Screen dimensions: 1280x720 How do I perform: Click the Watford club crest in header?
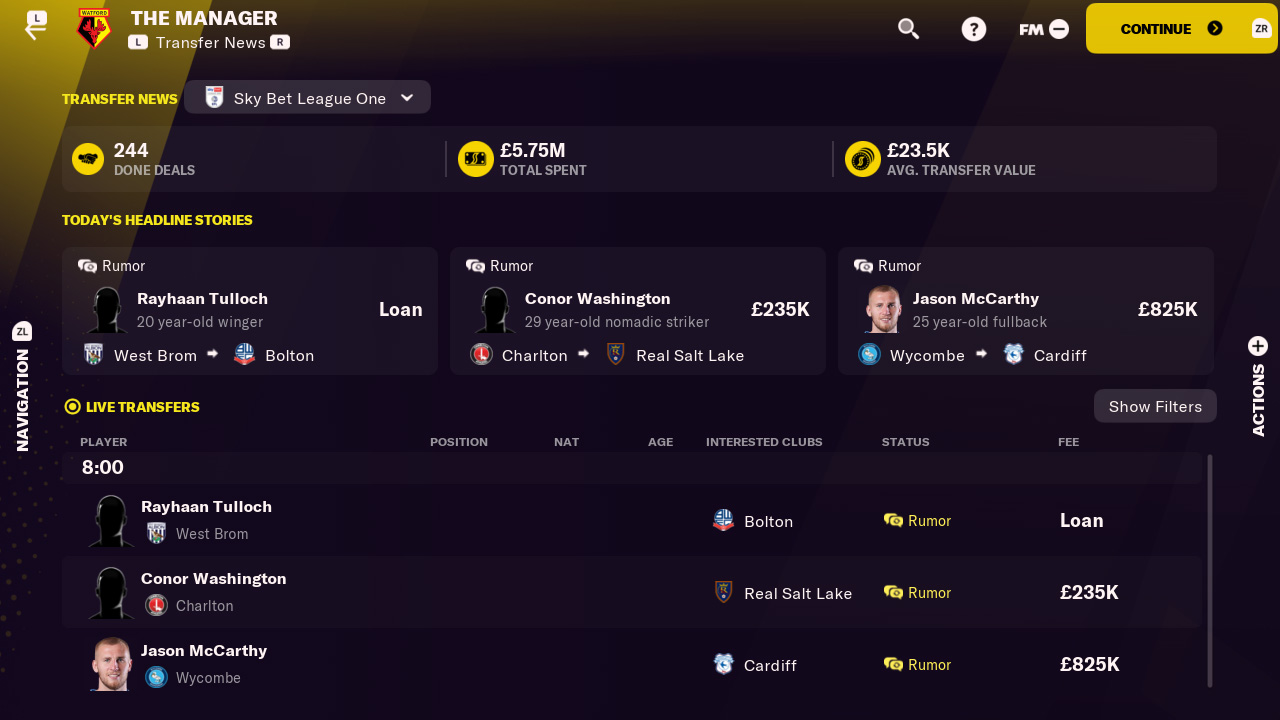[x=91, y=29]
